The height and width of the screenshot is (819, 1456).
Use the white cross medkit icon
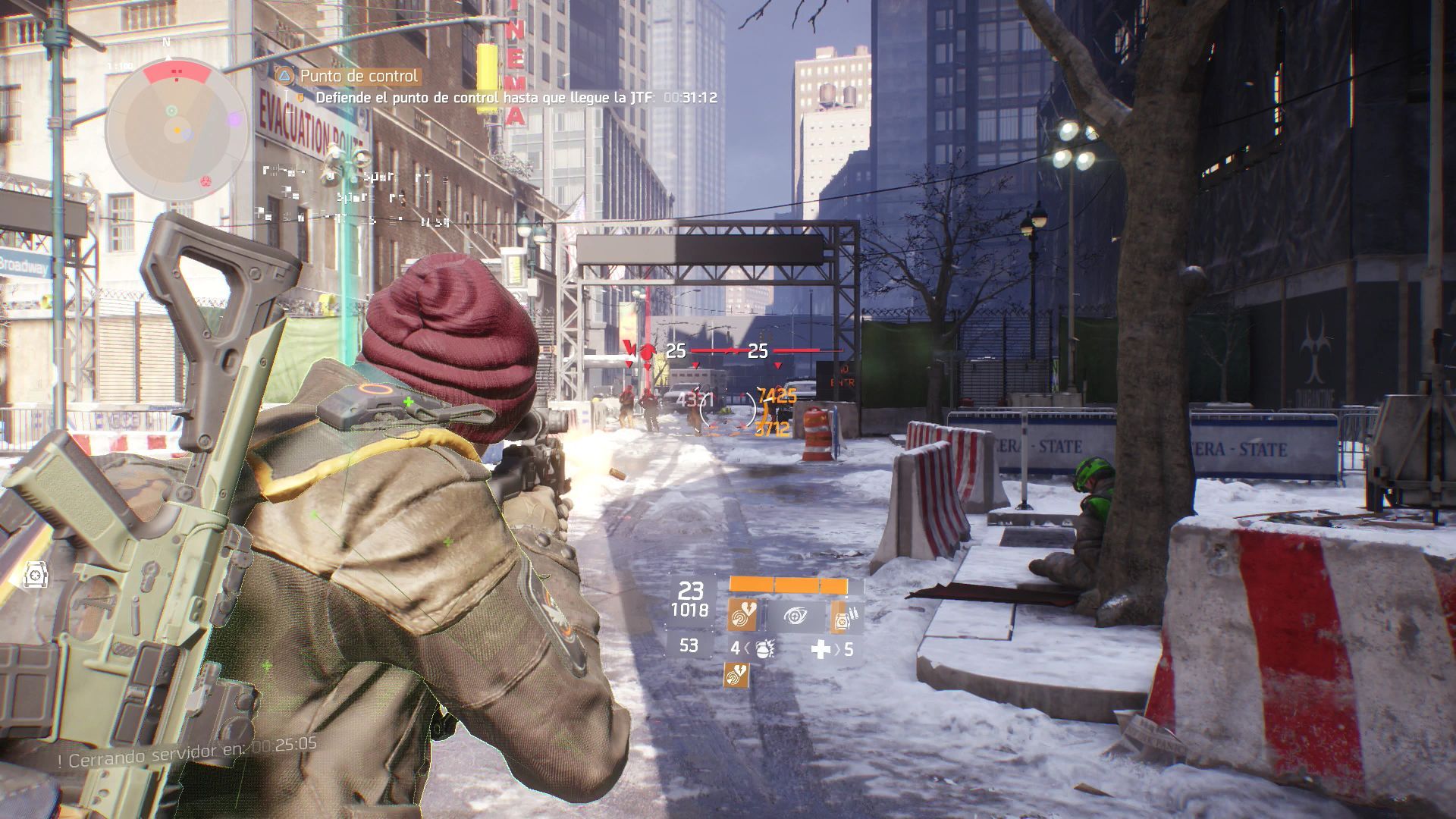(x=821, y=649)
